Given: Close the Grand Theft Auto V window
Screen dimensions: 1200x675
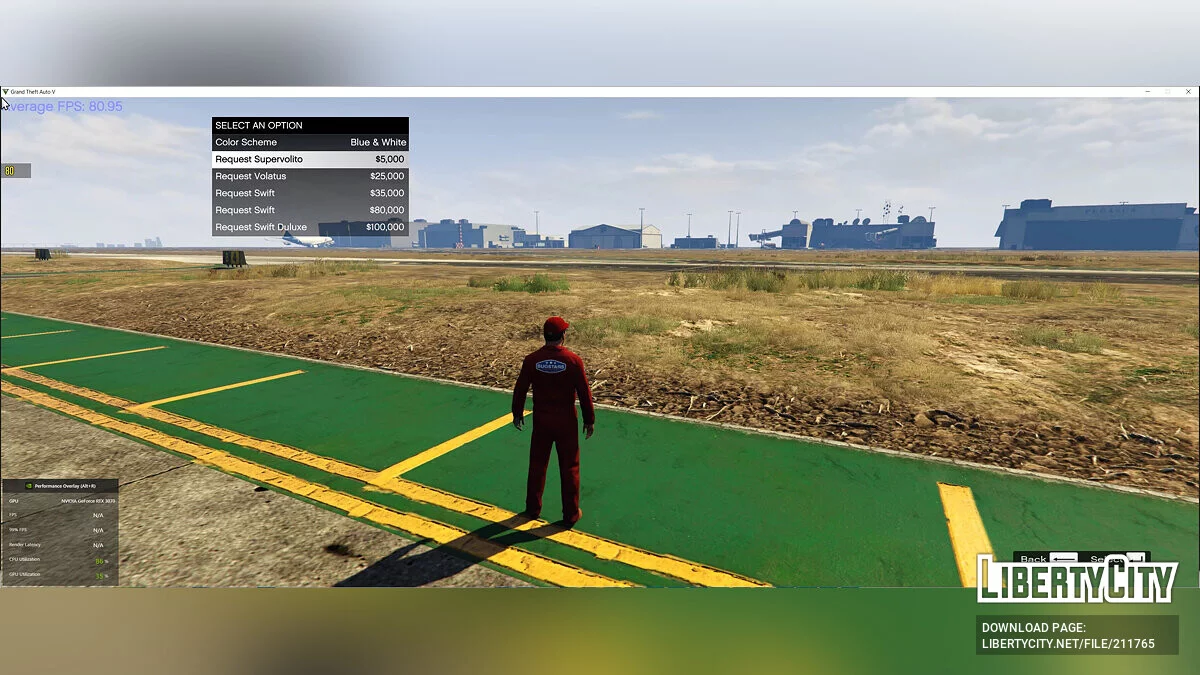Looking at the screenshot, I should pos(1187,92).
